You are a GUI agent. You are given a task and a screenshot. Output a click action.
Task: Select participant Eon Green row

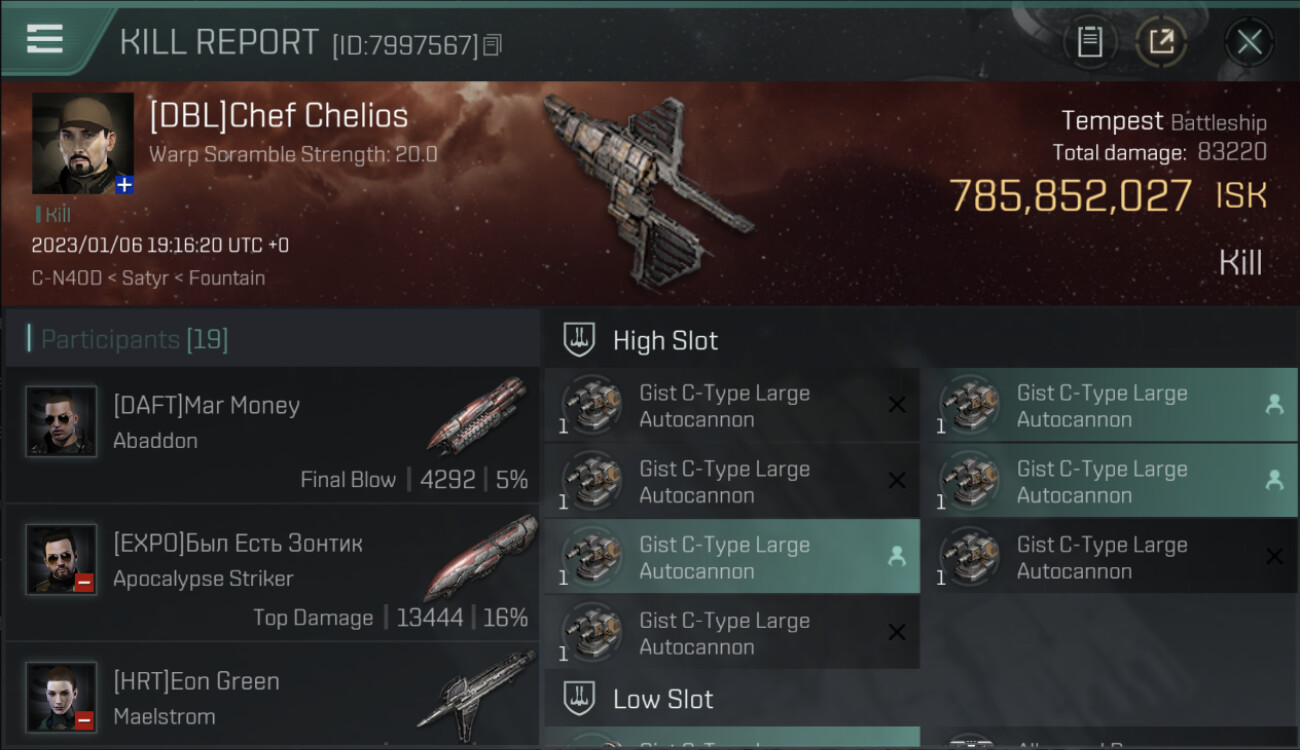coord(272,698)
